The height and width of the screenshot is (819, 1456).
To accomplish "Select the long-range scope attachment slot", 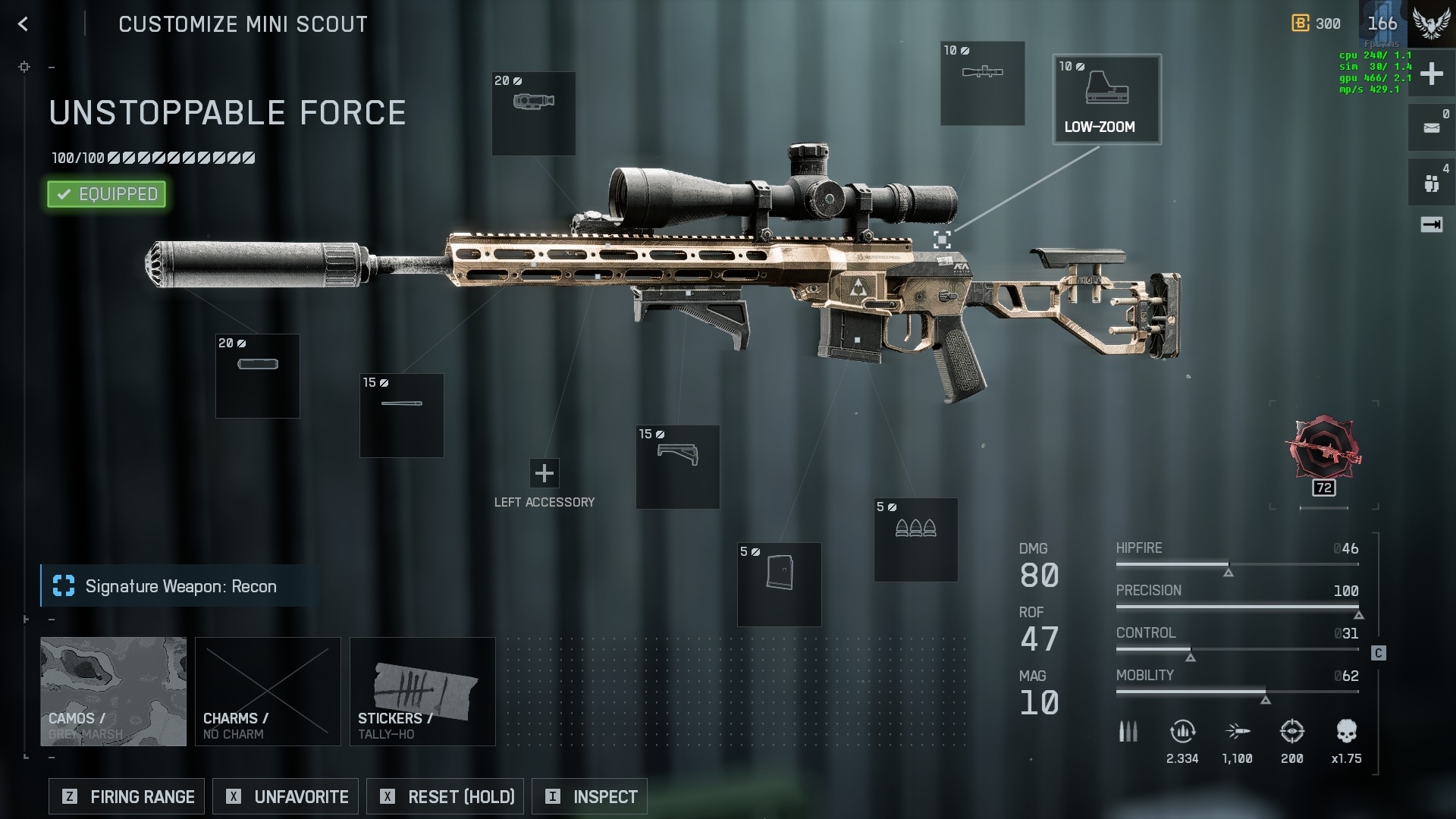I will coord(982,83).
